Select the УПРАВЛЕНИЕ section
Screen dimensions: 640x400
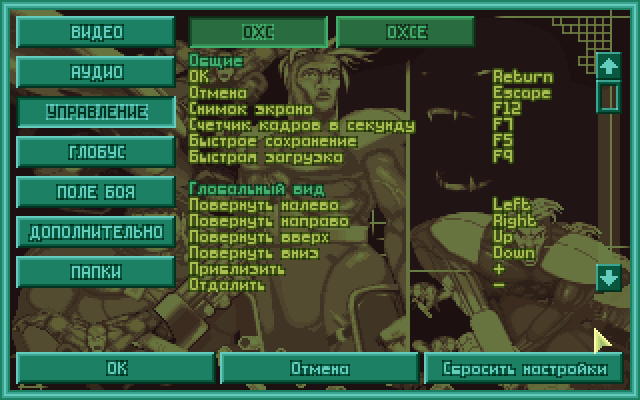(x=96, y=111)
